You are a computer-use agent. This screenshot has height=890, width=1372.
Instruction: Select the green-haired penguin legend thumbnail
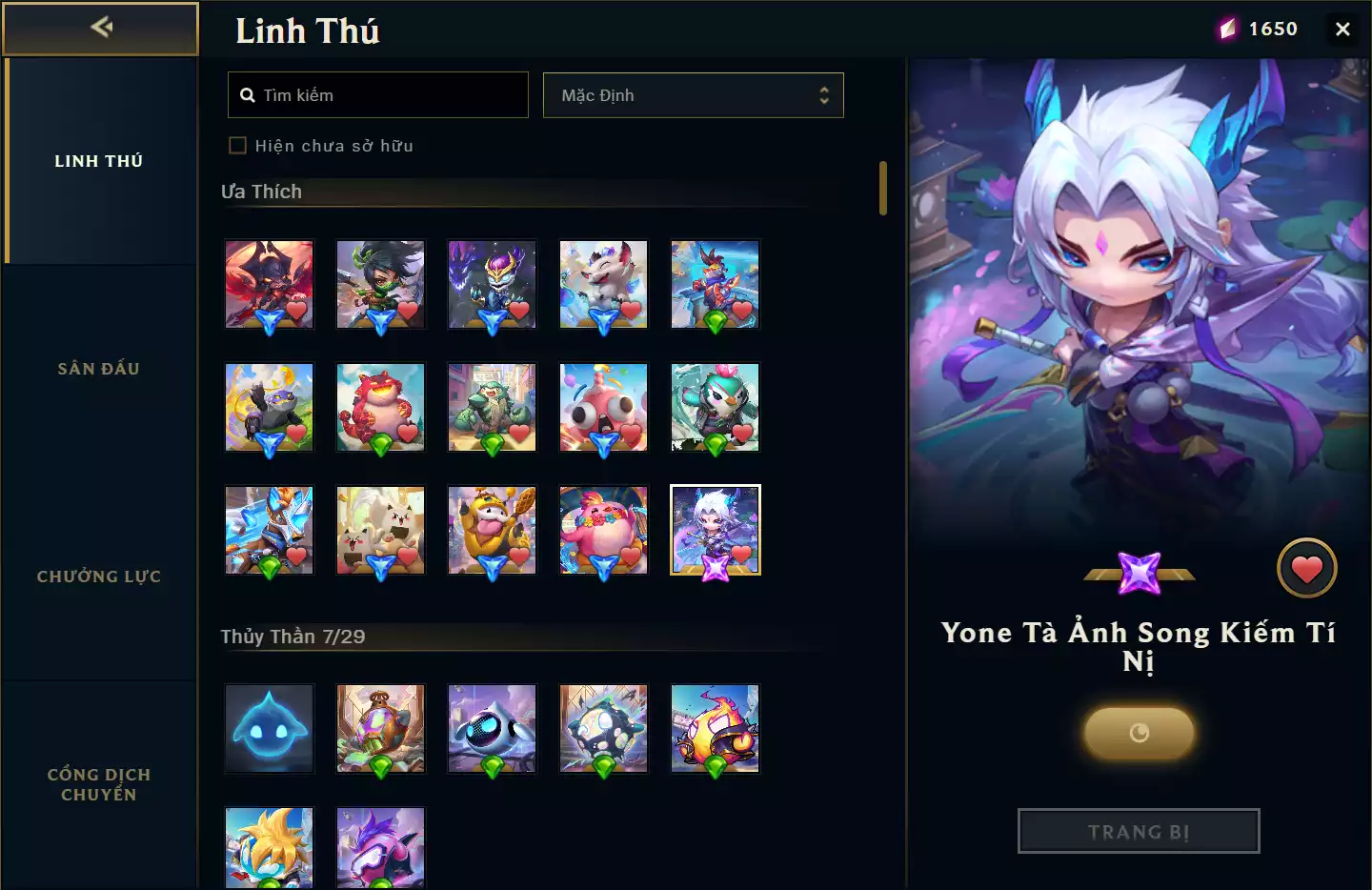[715, 407]
